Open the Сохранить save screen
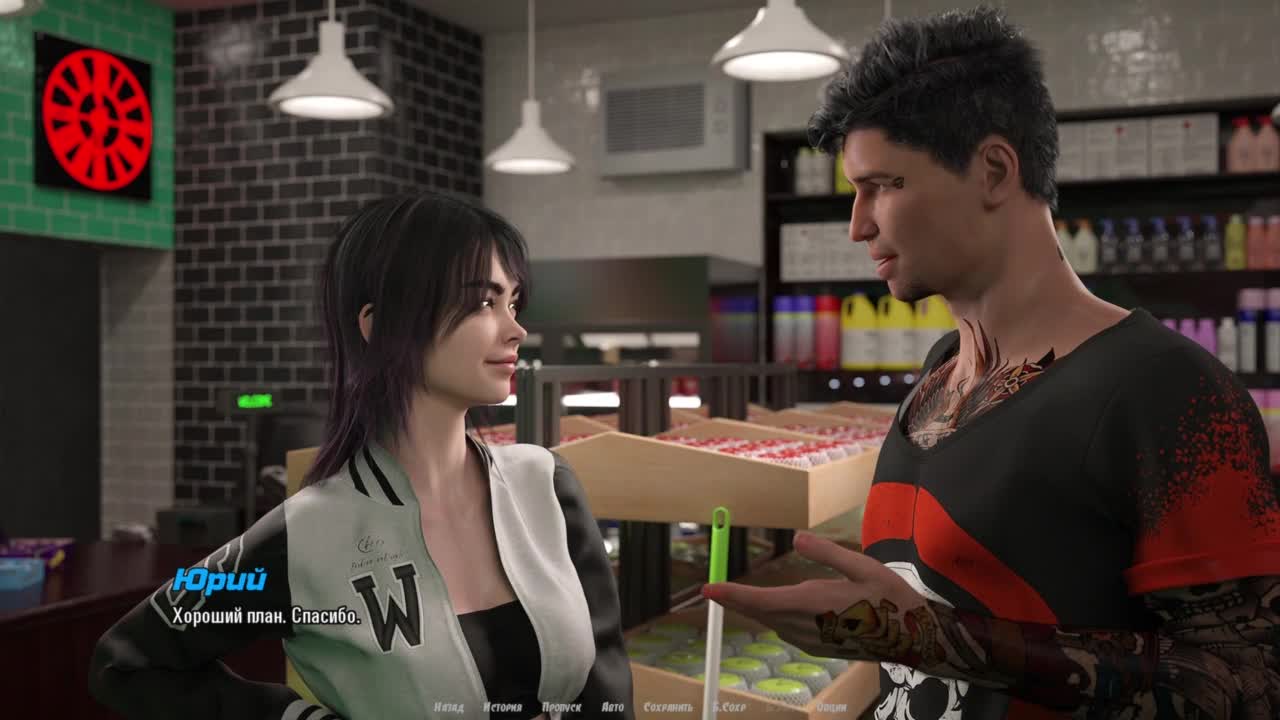Viewport: 1280px width, 720px height. pyautogui.click(x=668, y=707)
